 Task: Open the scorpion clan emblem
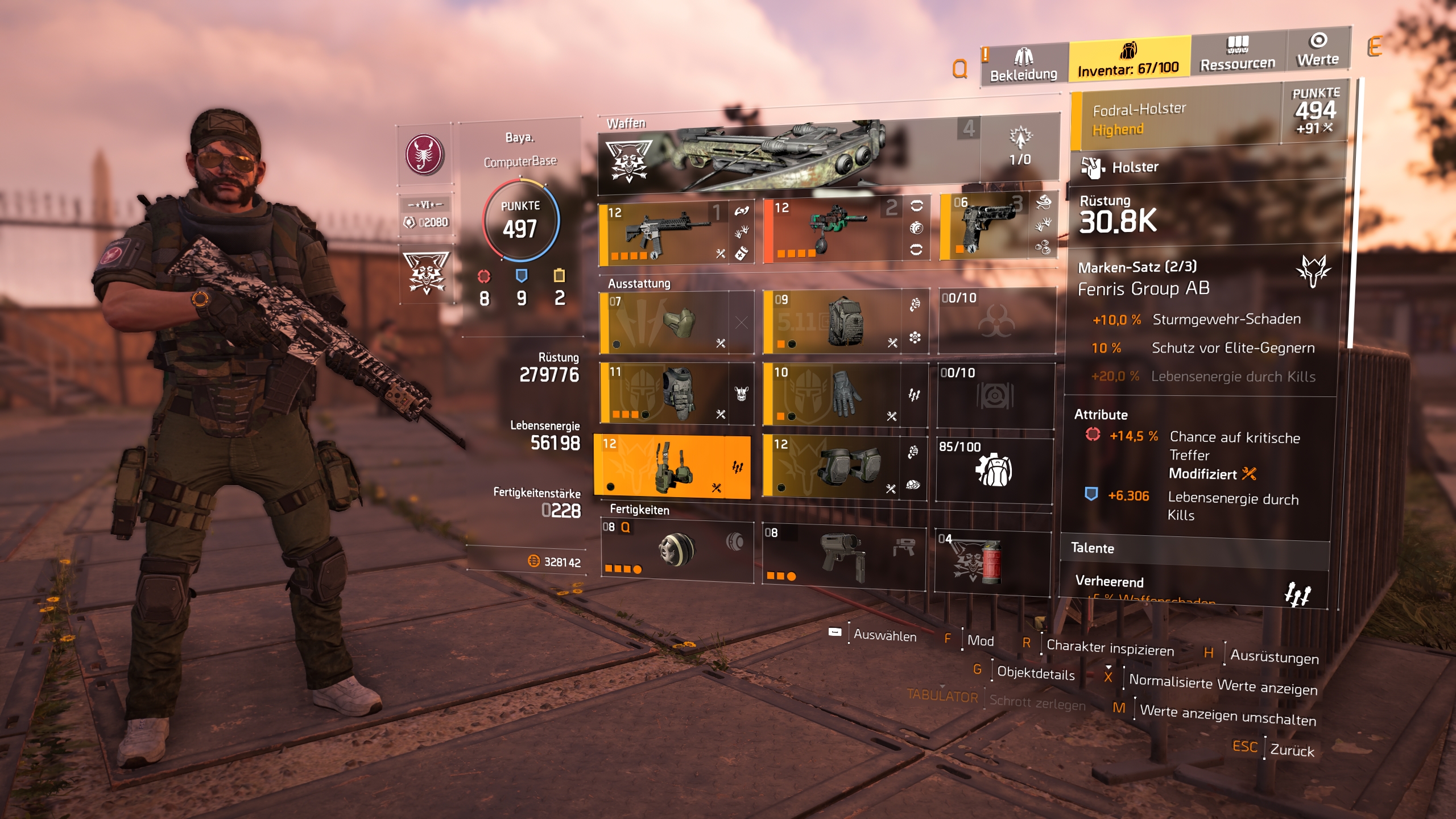(x=424, y=154)
